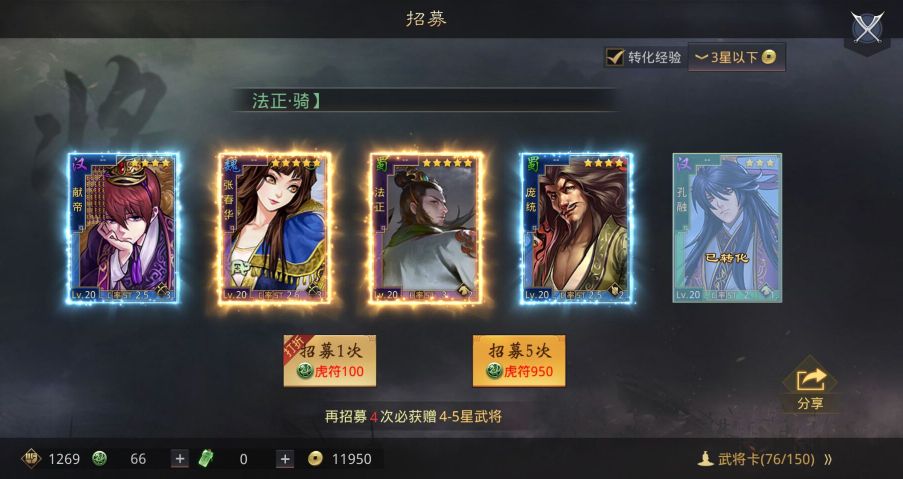The width and height of the screenshot is (903, 479).
Task: Select the 献帝 hero card
Action: (123, 228)
